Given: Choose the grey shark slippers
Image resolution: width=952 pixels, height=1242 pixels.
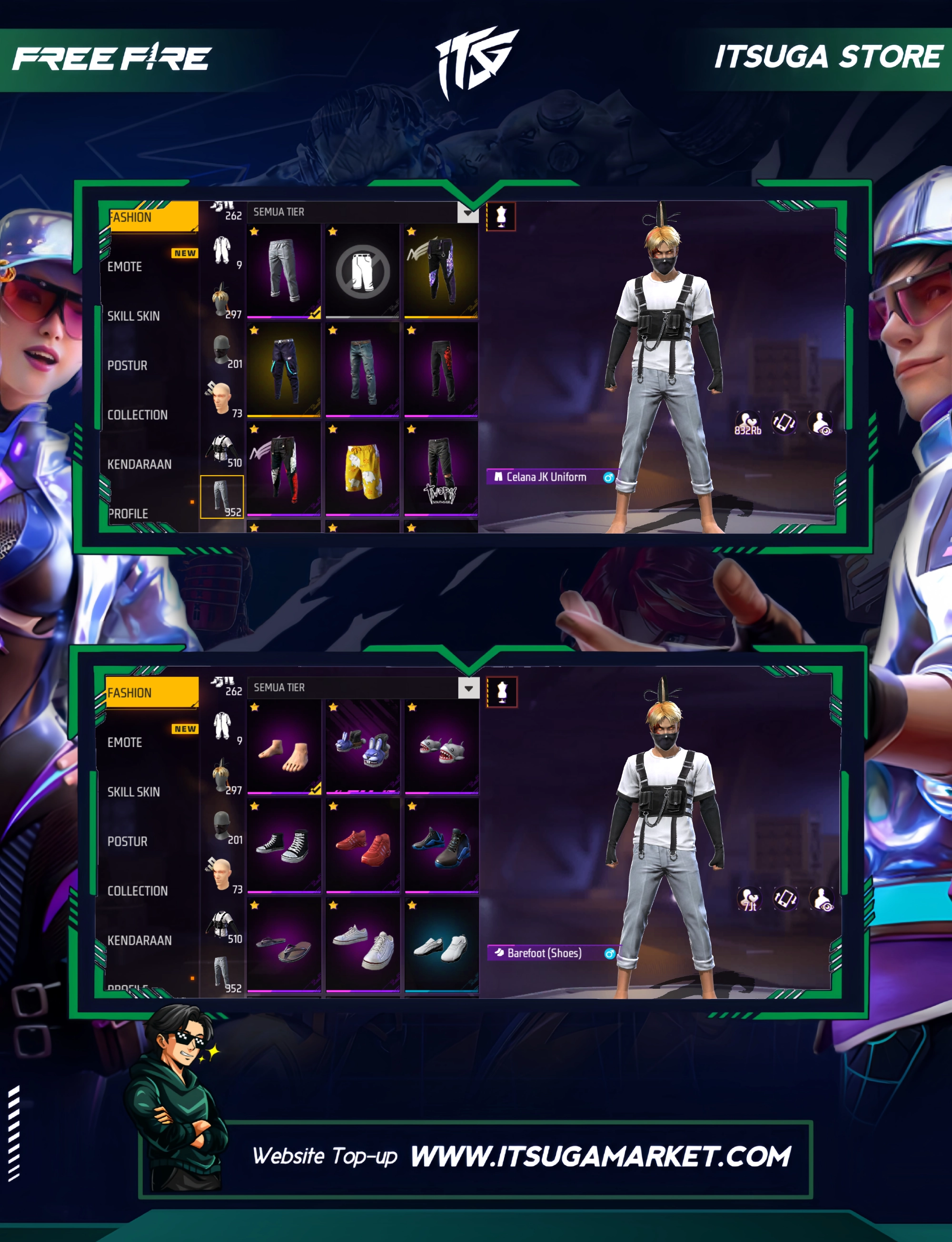Looking at the screenshot, I should coord(441,746).
